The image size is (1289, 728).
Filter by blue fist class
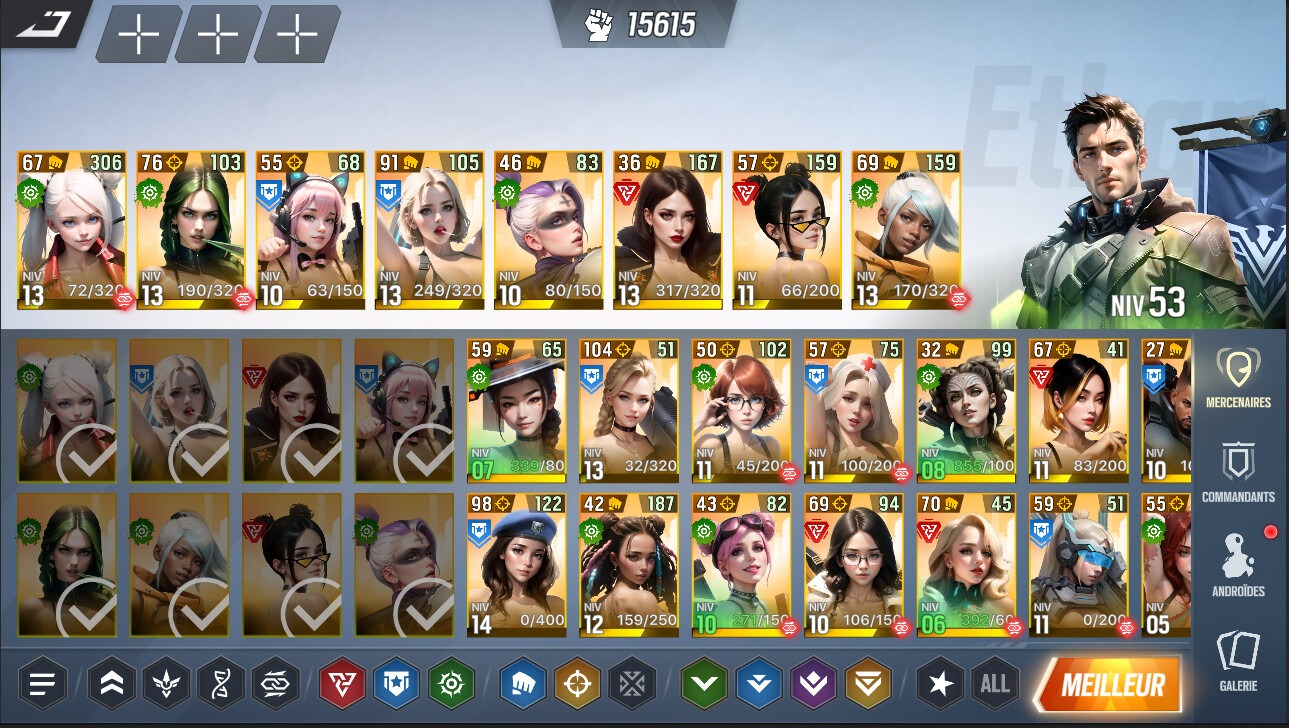point(523,684)
